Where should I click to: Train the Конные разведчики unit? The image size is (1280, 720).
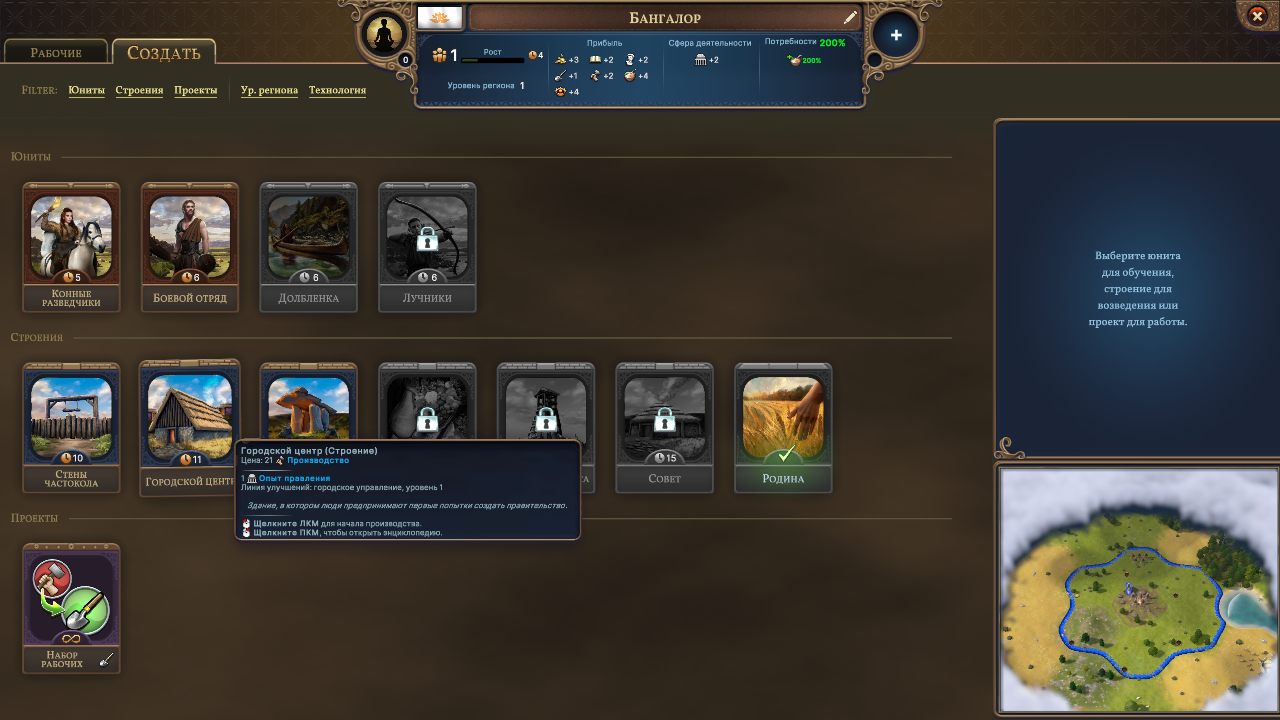[71, 246]
